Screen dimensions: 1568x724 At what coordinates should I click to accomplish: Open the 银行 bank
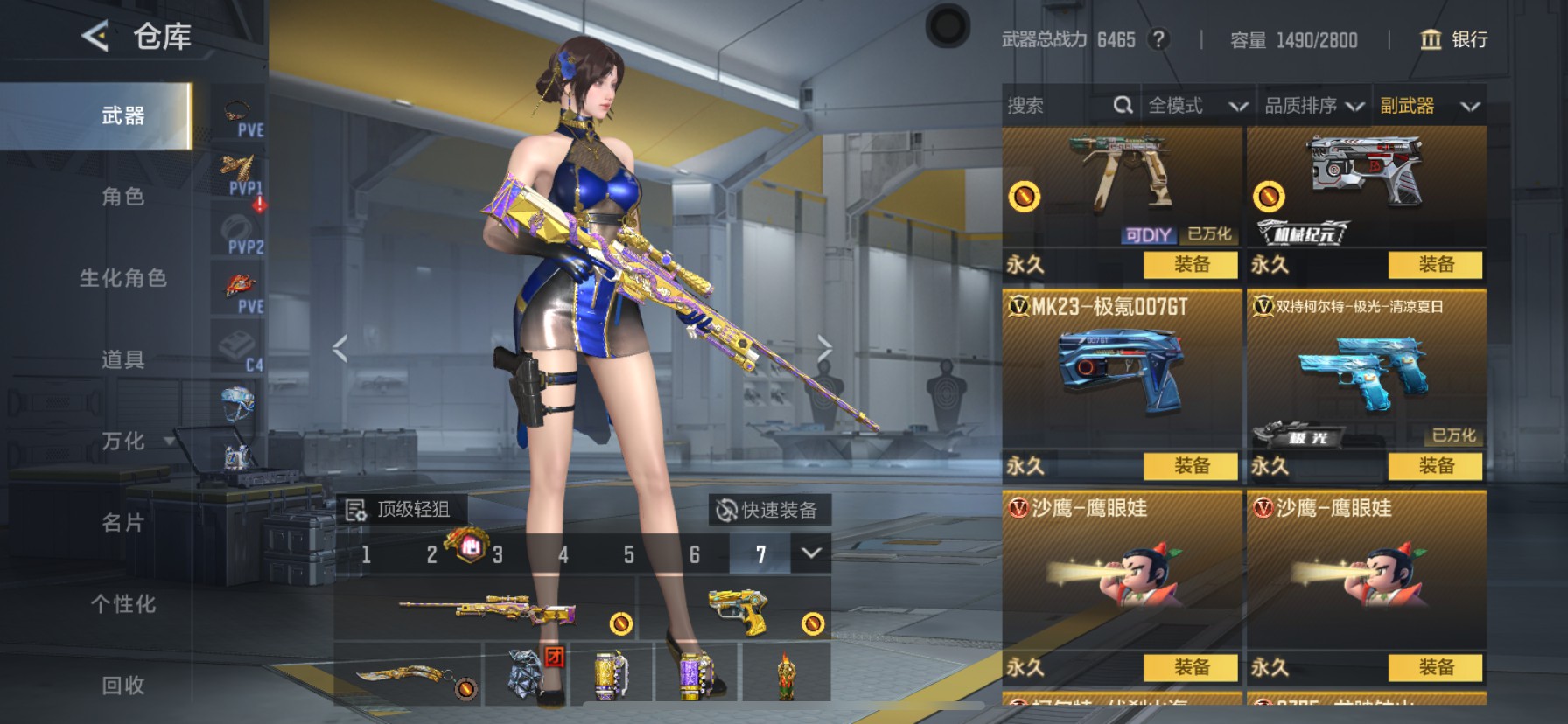(1453, 39)
